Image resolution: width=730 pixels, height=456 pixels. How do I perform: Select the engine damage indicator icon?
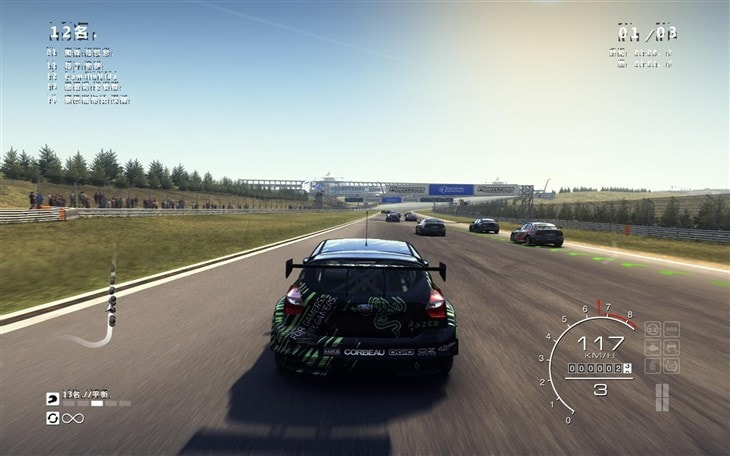[x=652, y=347]
